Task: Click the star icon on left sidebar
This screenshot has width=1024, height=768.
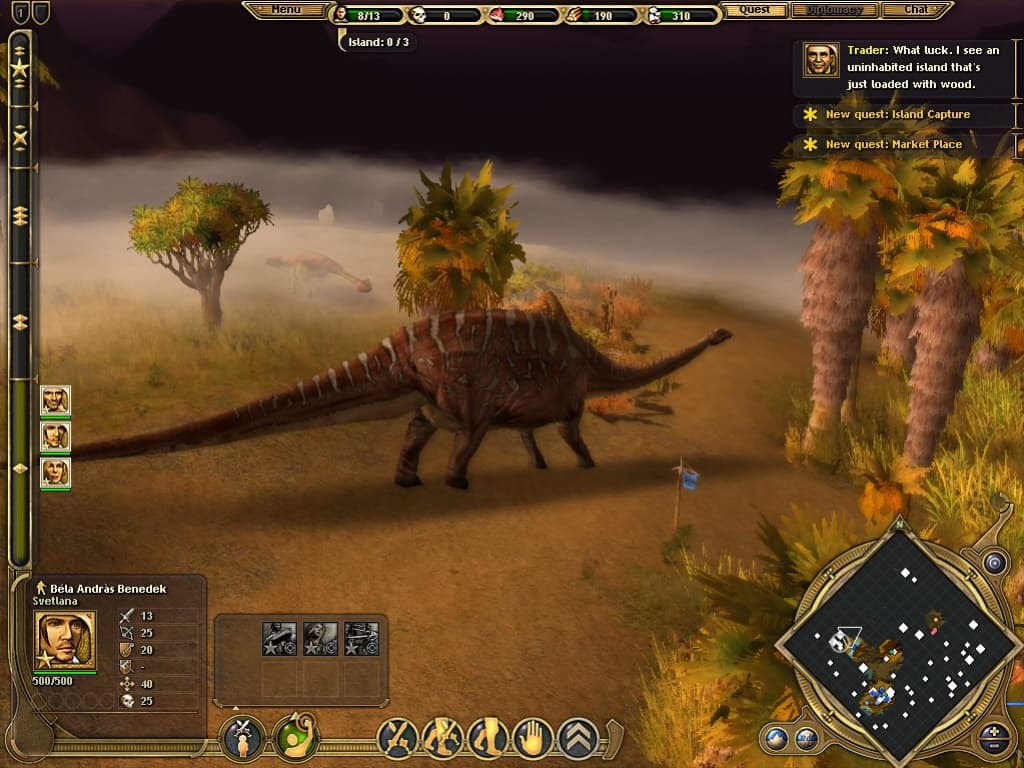Action: [x=20, y=68]
